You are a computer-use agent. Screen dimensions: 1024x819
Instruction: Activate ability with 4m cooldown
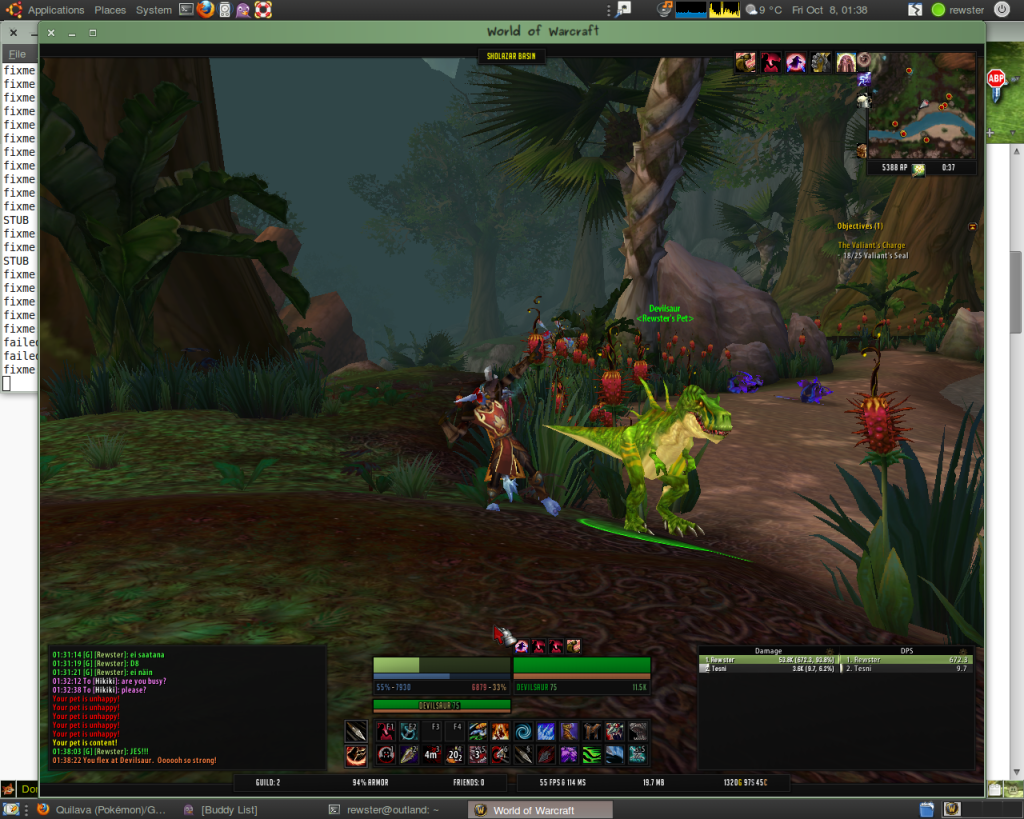pyautogui.click(x=432, y=754)
